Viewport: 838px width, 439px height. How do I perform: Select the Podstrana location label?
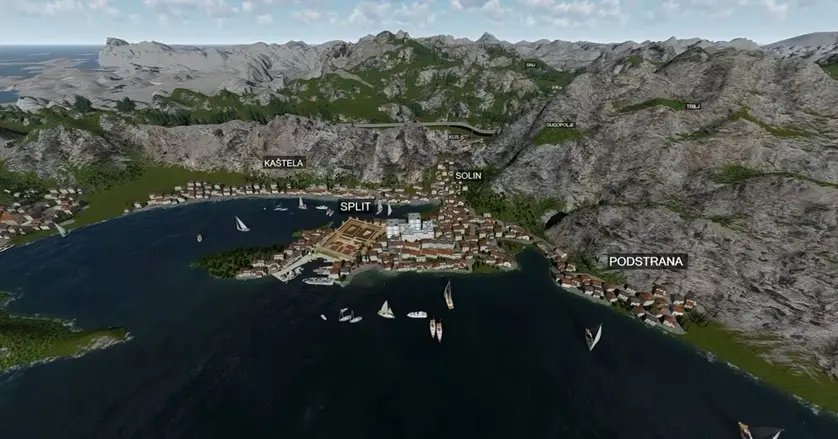click(x=647, y=261)
